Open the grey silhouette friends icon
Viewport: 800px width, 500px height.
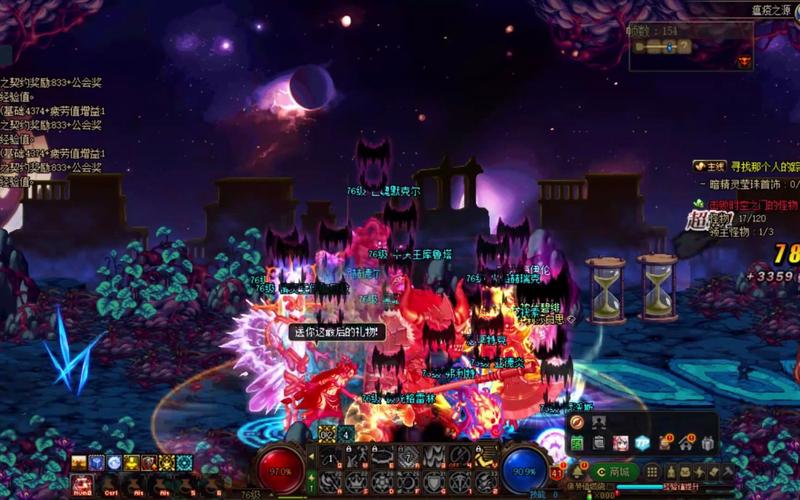[x=599, y=423]
